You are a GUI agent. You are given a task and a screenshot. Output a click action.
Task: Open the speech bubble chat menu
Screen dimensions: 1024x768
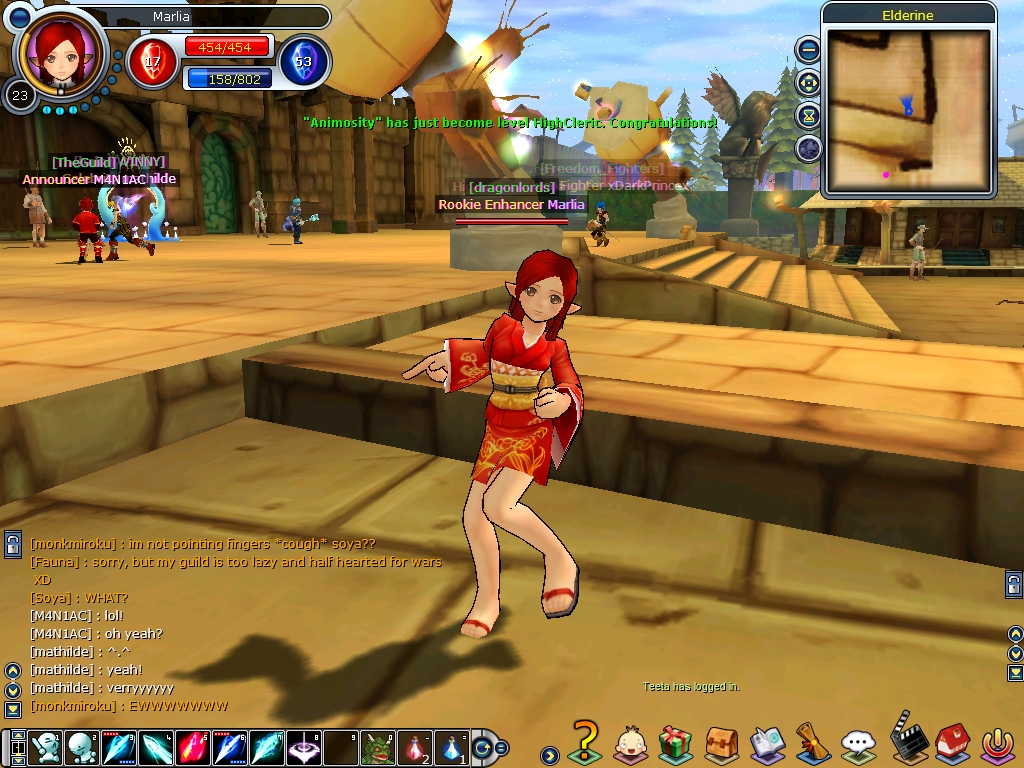coord(858,744)
